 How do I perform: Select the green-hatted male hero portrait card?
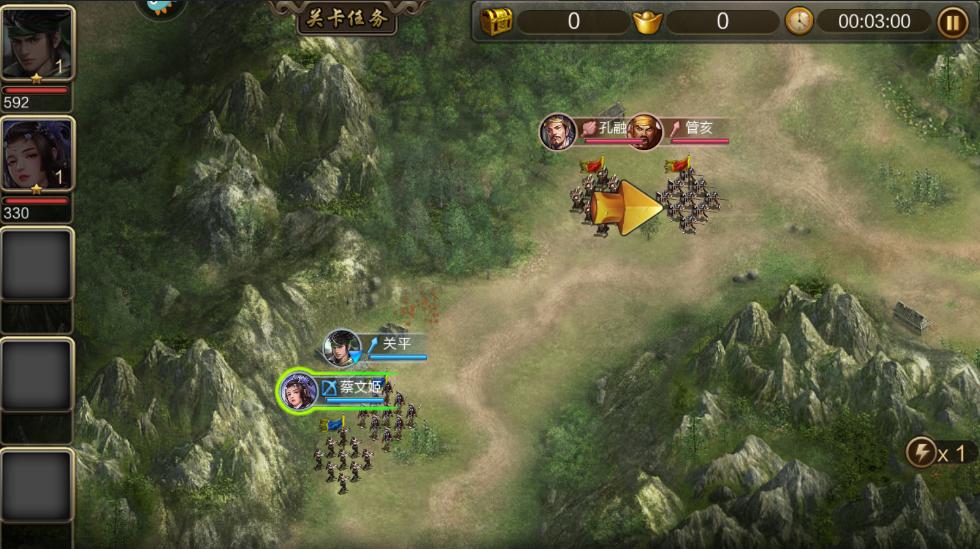click(x=37, y=43)
